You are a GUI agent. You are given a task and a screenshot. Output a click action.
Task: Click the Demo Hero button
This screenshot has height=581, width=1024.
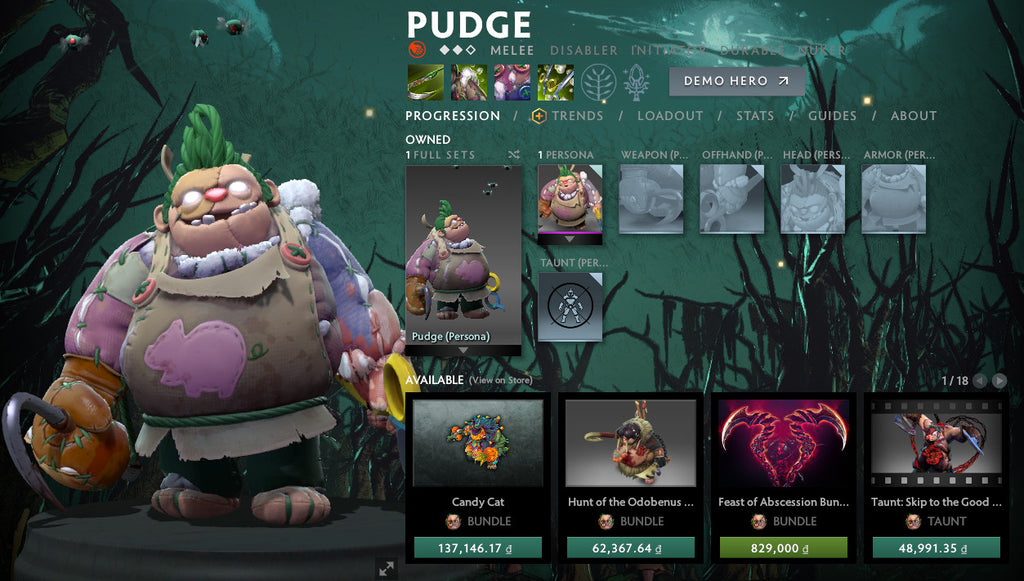point(736,81)
